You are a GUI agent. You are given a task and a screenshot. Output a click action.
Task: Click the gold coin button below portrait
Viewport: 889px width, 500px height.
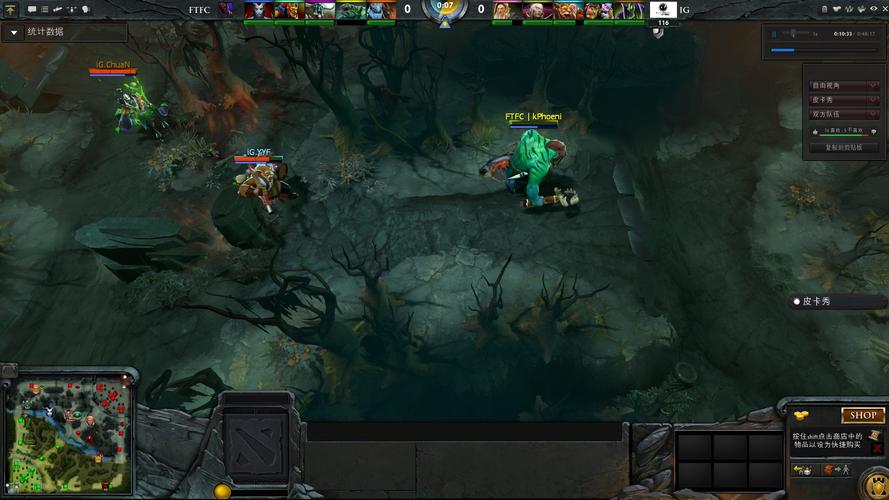pos(223,491)
